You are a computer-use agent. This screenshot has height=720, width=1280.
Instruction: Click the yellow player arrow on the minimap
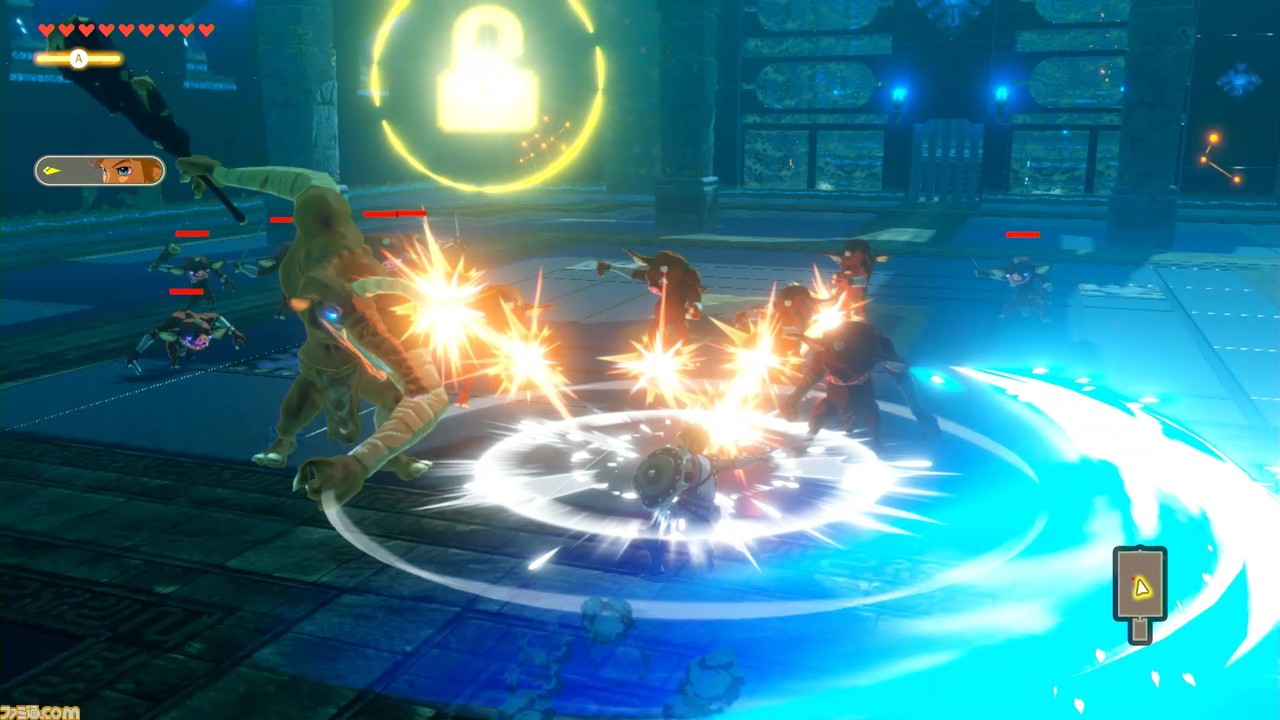[1142, 589]
